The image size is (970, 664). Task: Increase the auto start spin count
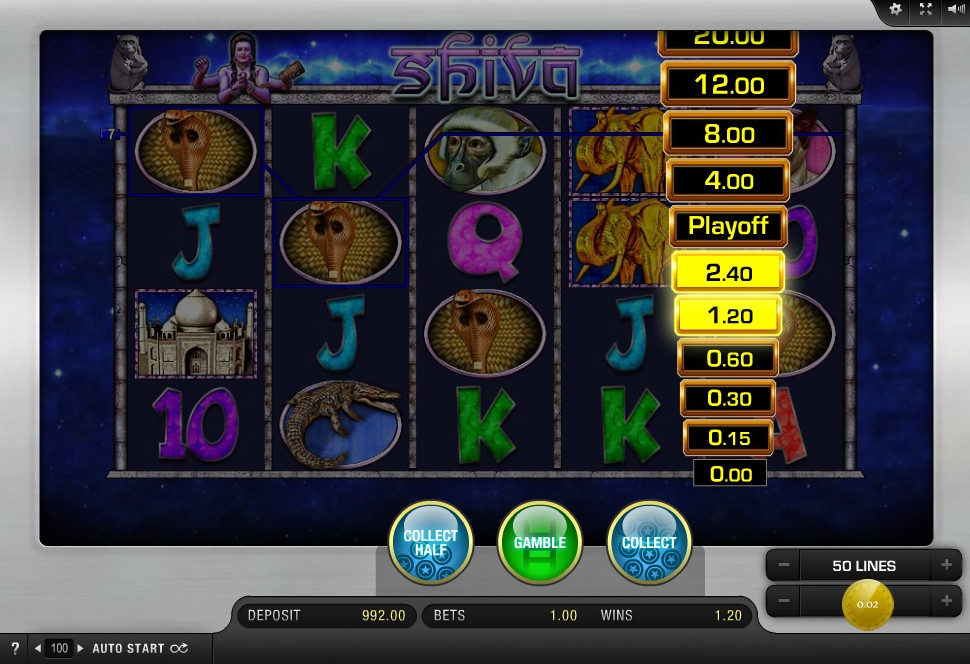coord(81,648)
